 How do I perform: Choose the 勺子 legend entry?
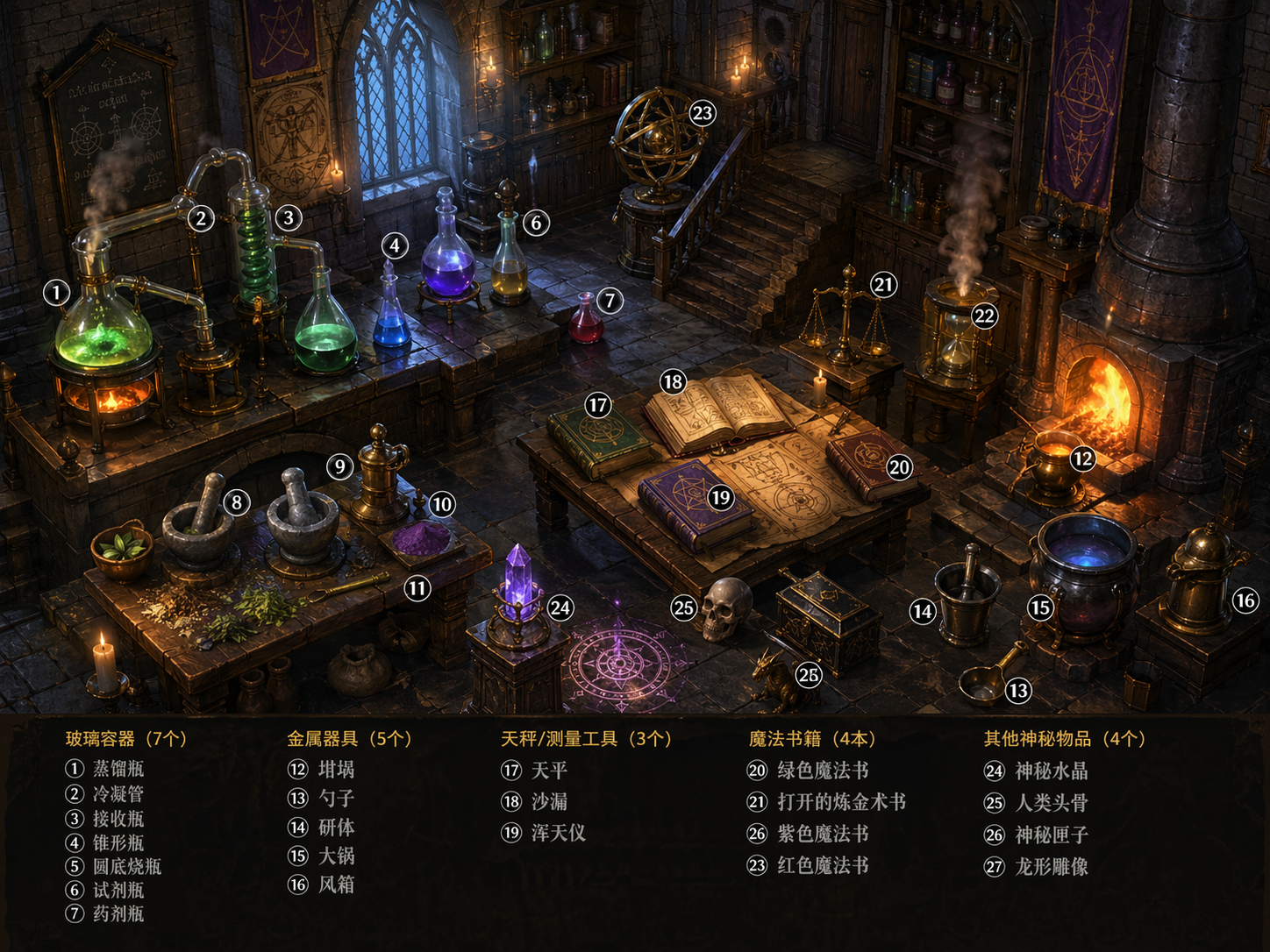point(336,798)
